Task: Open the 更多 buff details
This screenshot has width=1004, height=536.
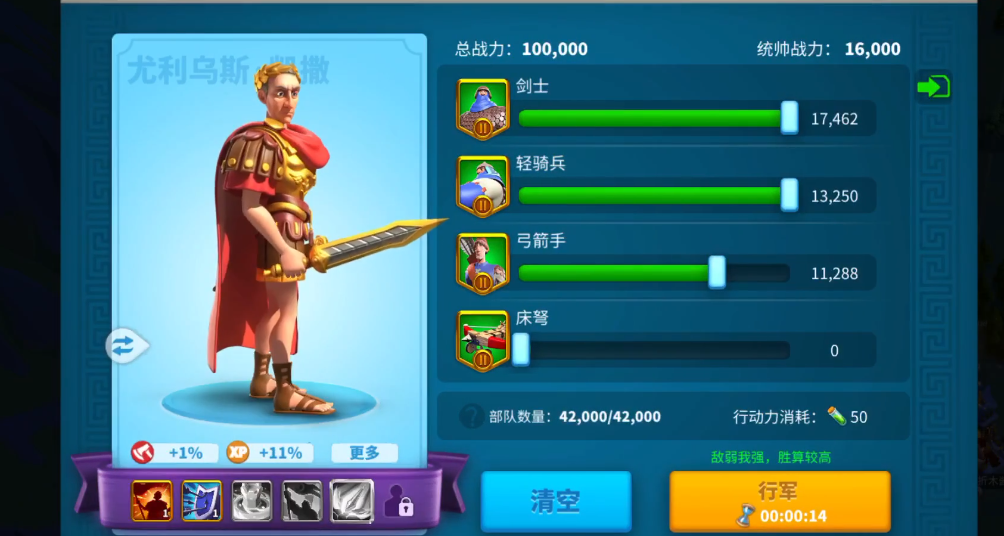Action: click(x=364, y=453)
